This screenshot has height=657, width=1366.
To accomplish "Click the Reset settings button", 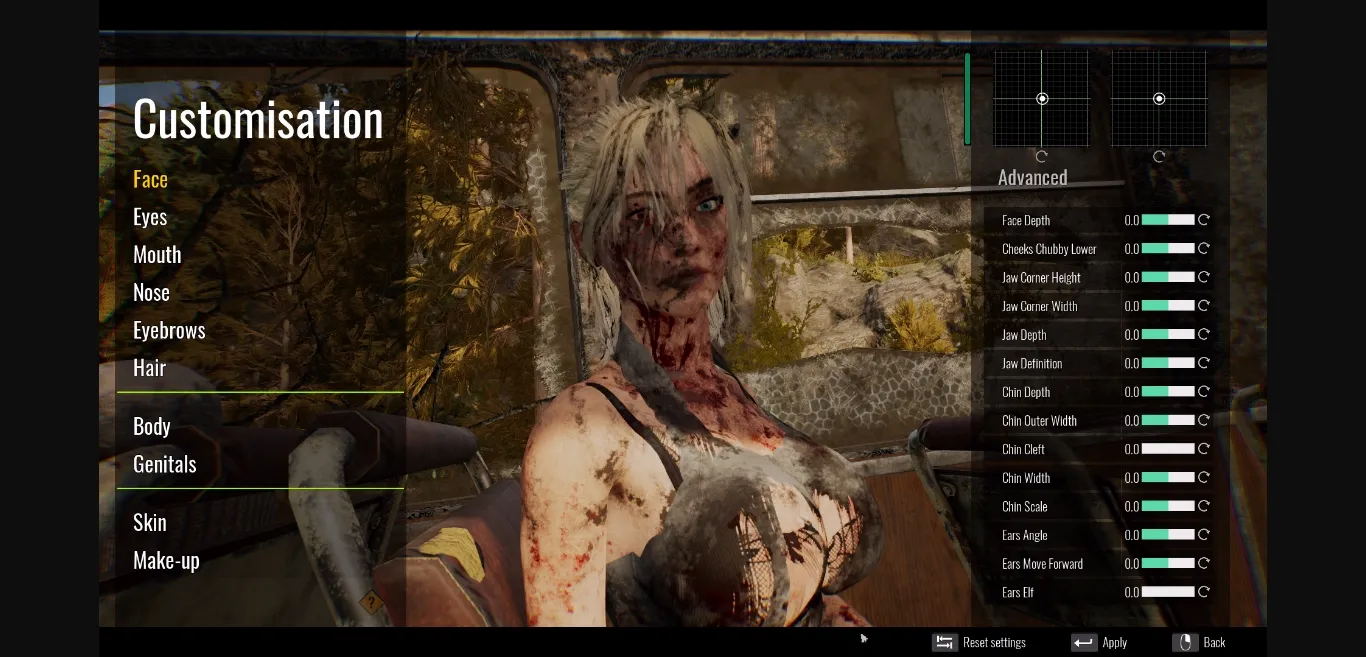I will pyautogui.click(x=980, y=642).
